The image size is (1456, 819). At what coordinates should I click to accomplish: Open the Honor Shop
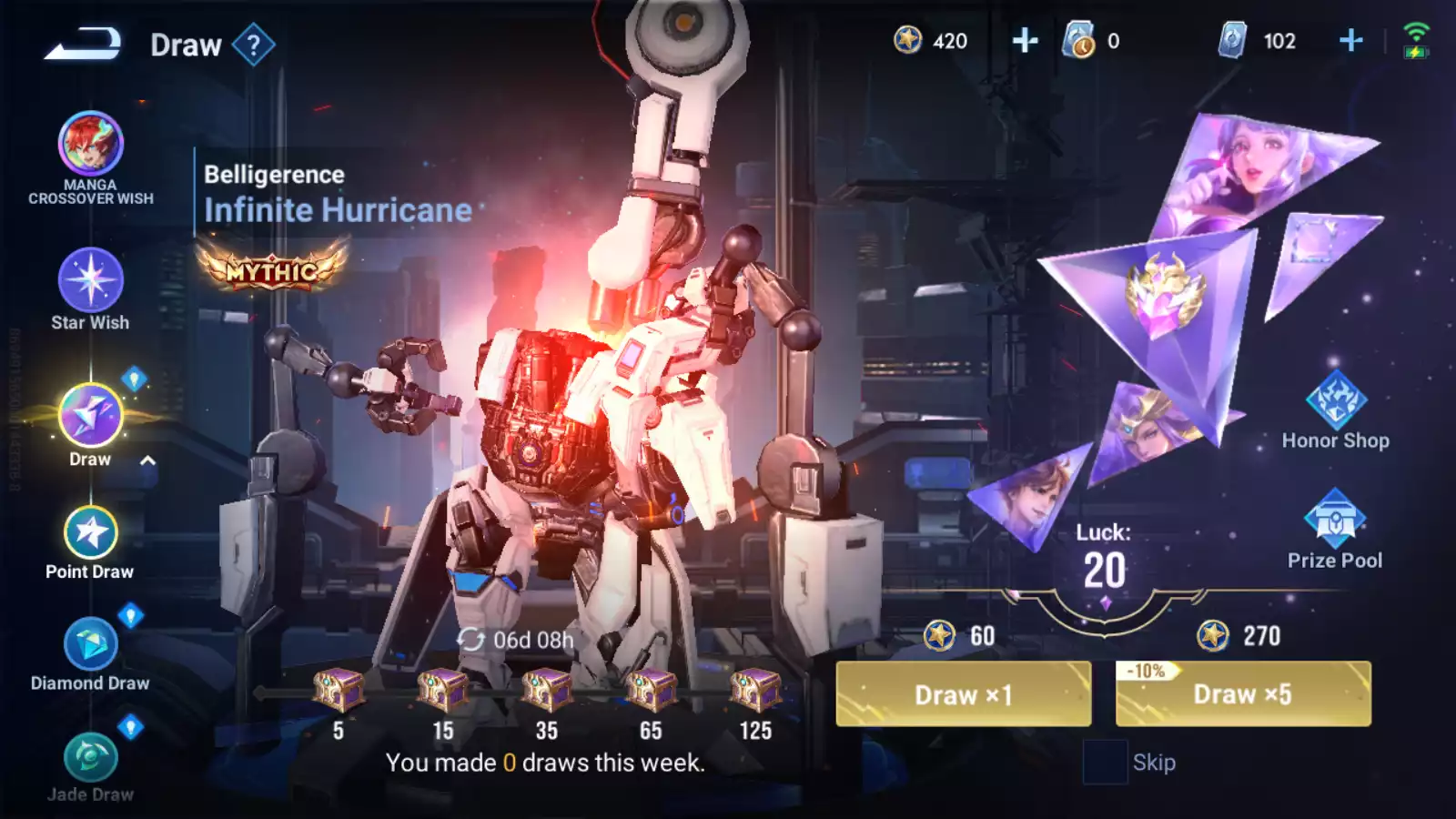coord(1335,402)
